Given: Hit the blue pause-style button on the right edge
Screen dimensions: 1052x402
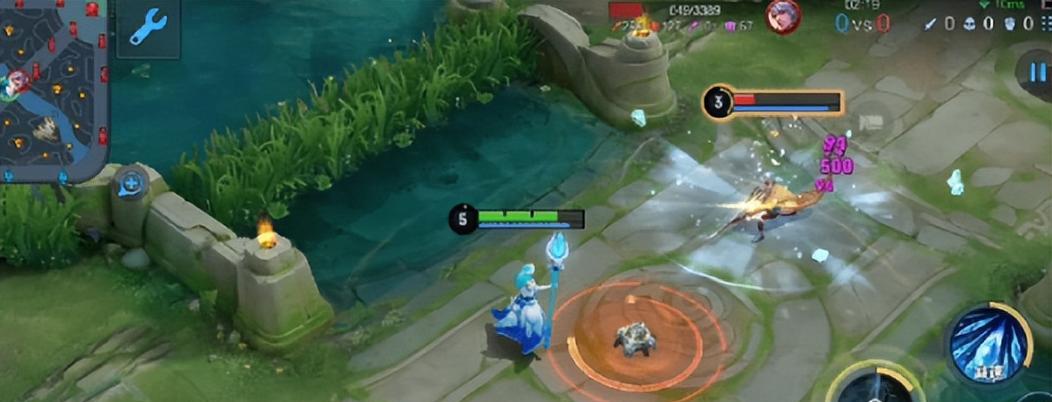Looking at the screenshot, I should [x=1034, y=74].
